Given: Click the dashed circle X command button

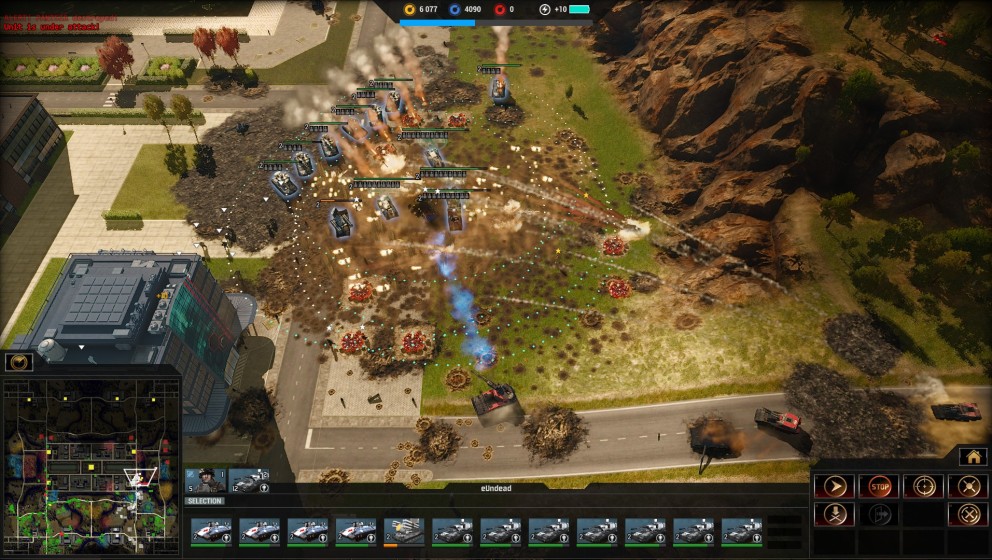Looking at the screenshot, I should pos(967,515).
